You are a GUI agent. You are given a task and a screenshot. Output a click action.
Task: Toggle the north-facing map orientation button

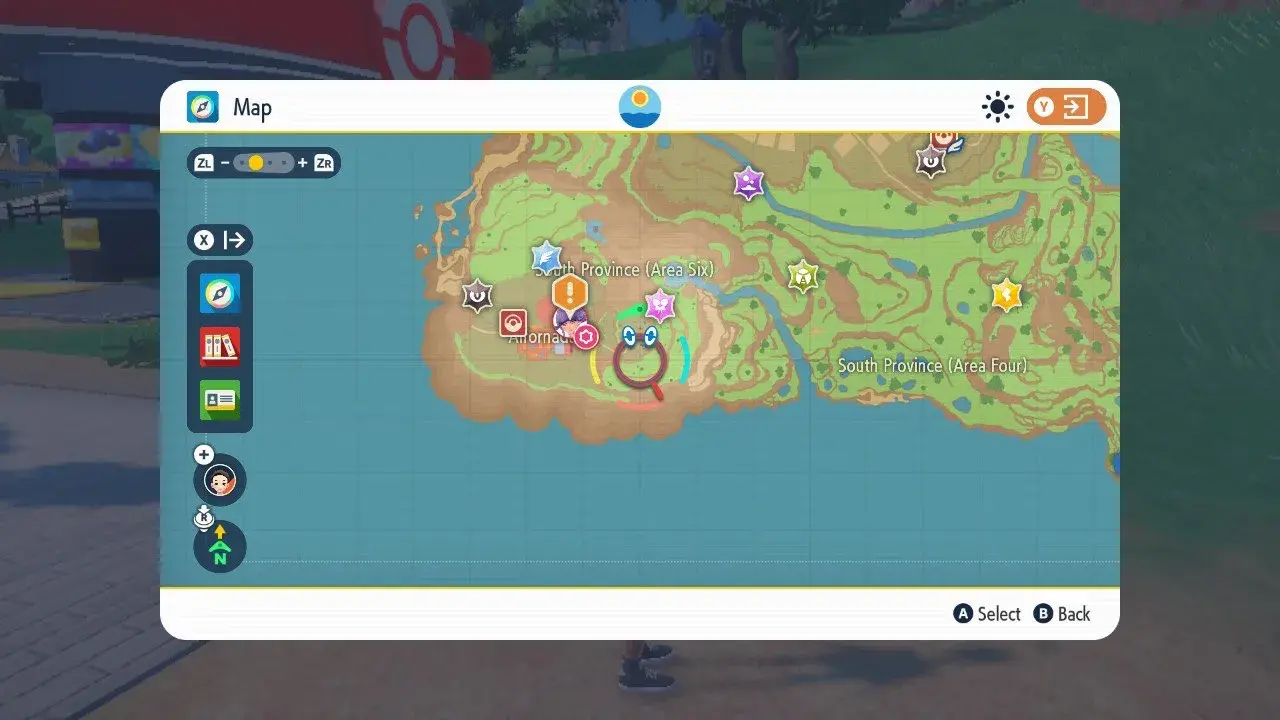coord(220,547)
